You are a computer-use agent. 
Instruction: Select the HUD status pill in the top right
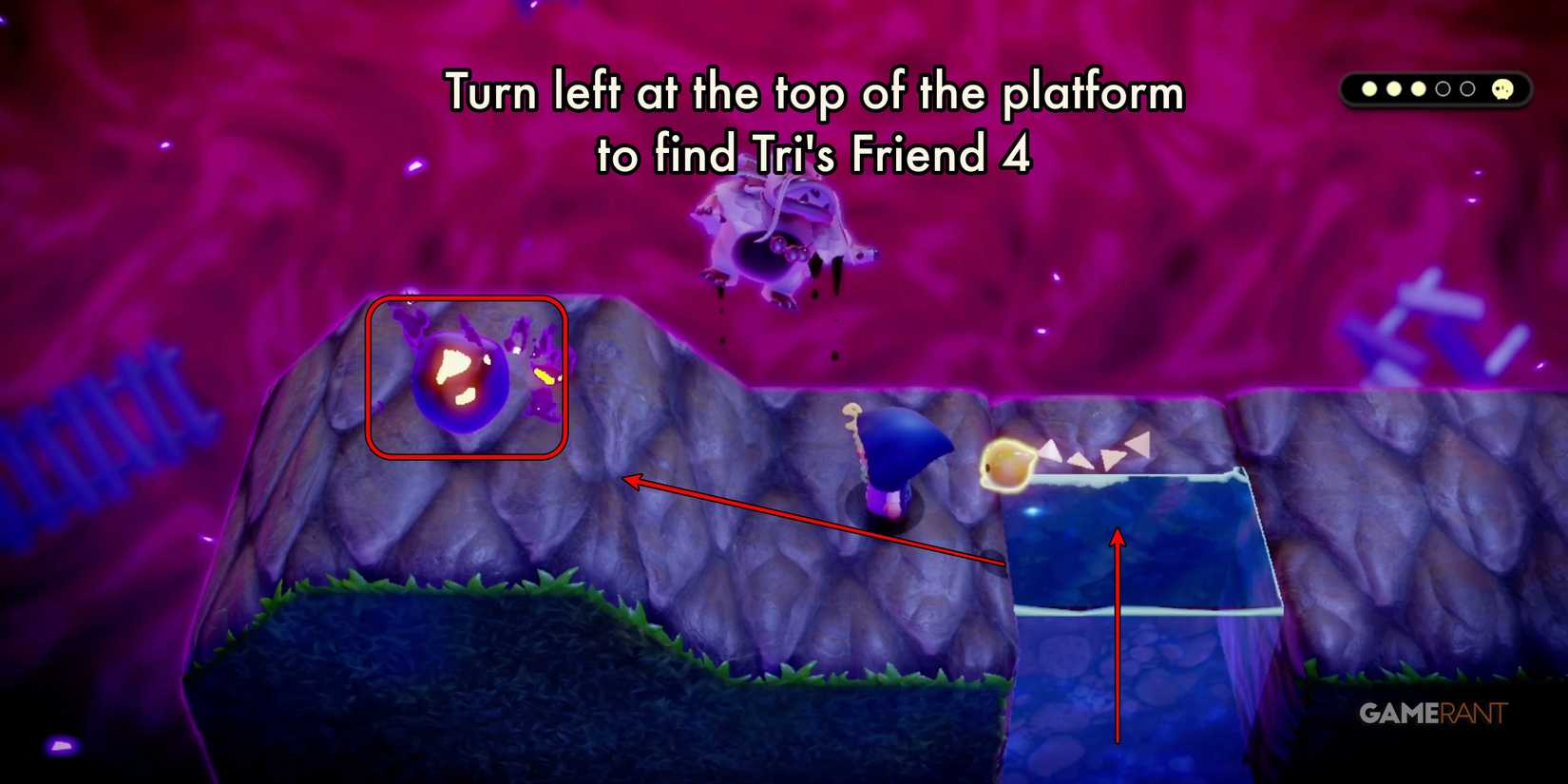[x=1435, y=88]
